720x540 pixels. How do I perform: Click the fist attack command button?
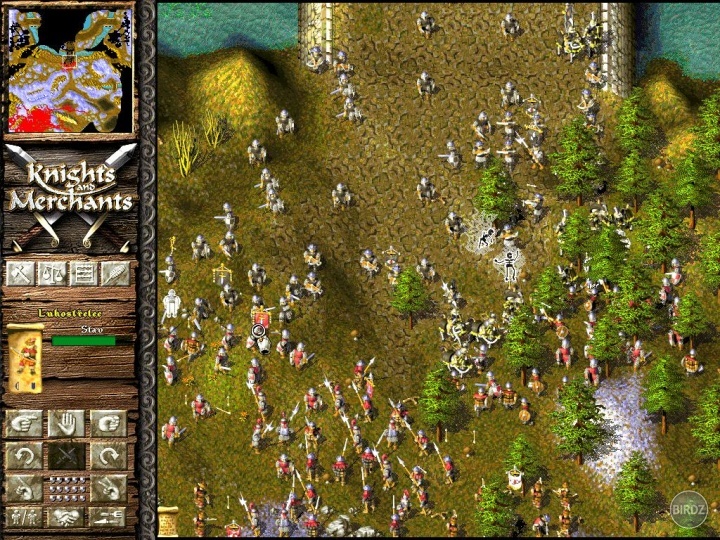[x=109, y=423]
